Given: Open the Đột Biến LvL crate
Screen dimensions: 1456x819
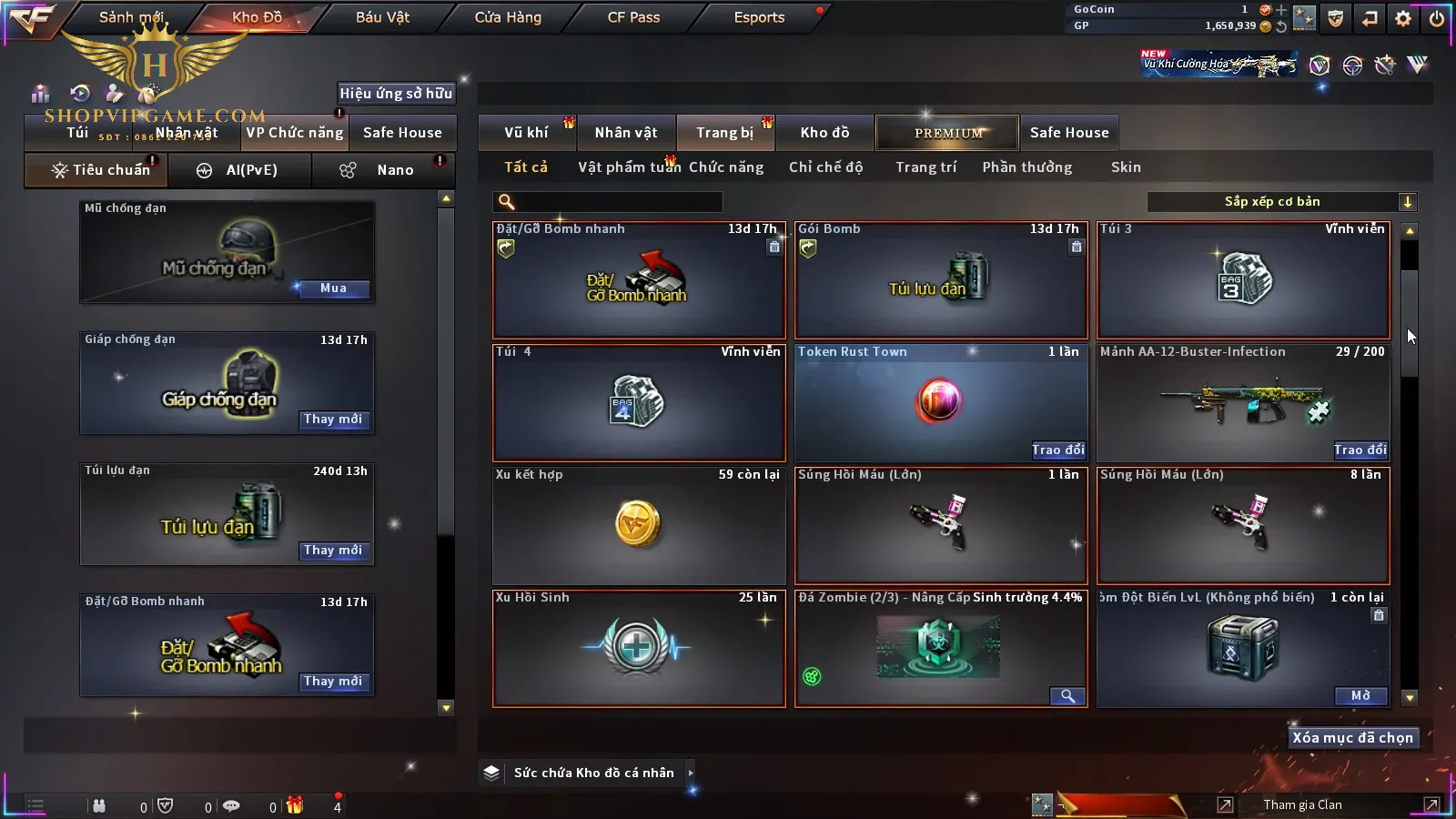Looking at the screenshot, I should pos(1360,696).
